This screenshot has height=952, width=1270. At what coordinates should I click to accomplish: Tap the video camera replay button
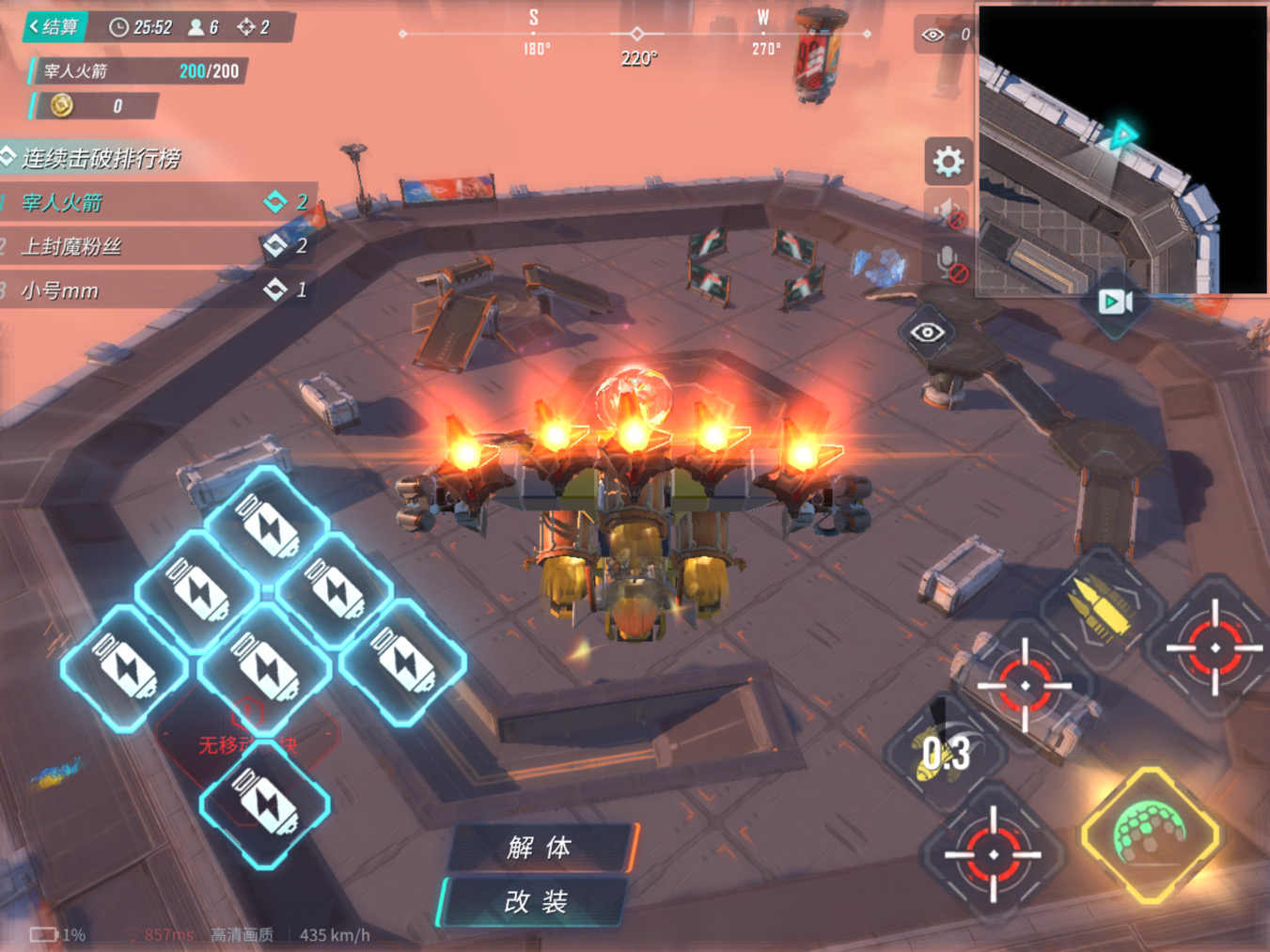click(1115, 302)
